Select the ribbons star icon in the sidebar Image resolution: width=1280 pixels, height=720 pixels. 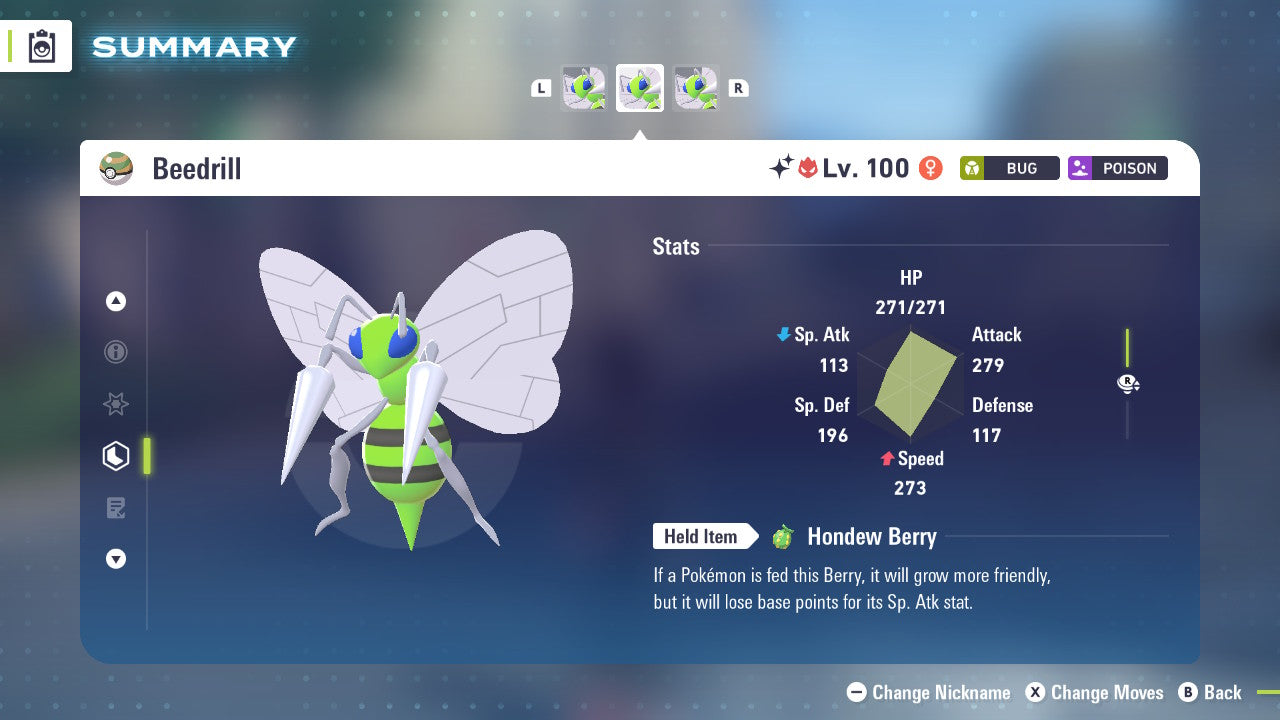pyautogui.click(x=115, y=404)
